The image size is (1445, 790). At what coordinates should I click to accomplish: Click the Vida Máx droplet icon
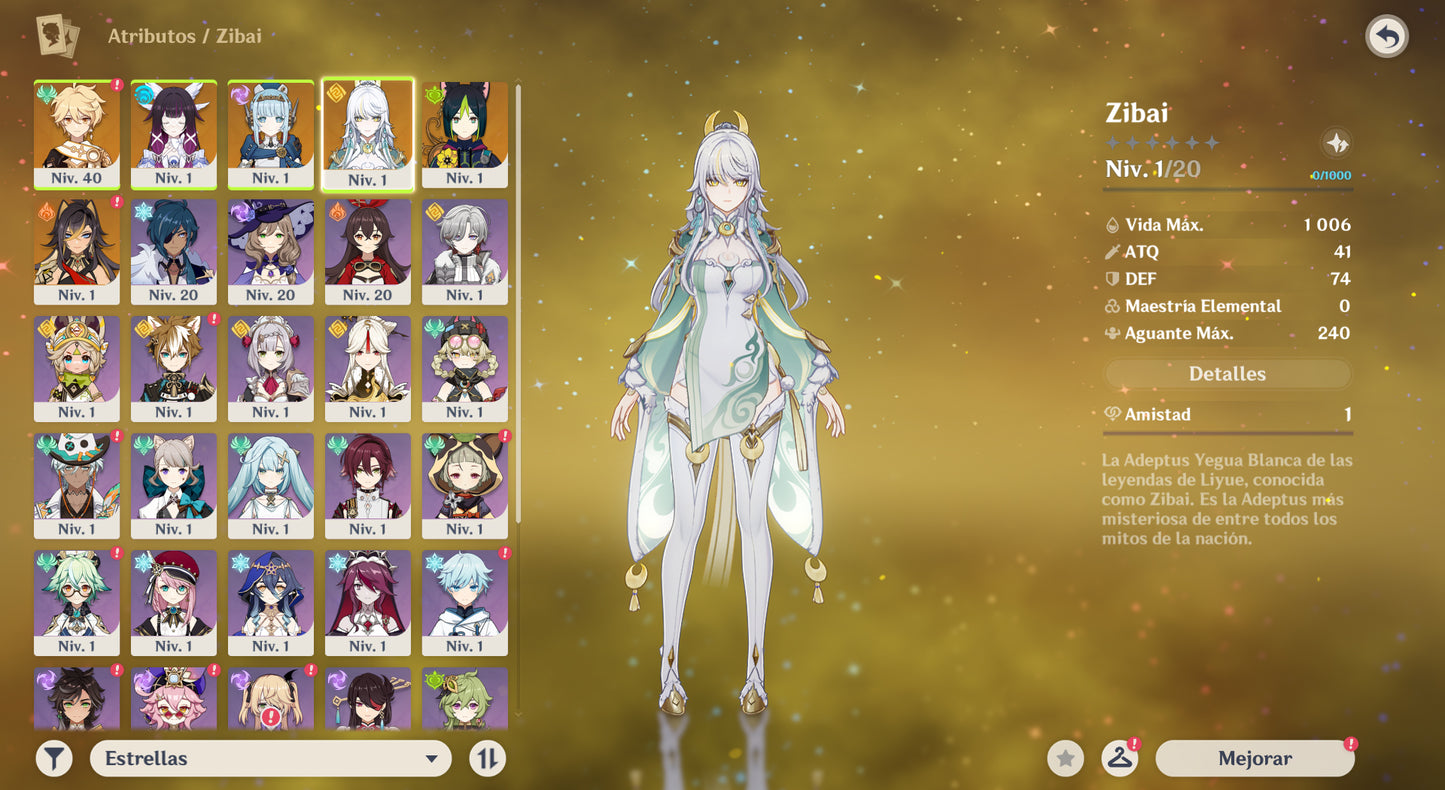1112,224
